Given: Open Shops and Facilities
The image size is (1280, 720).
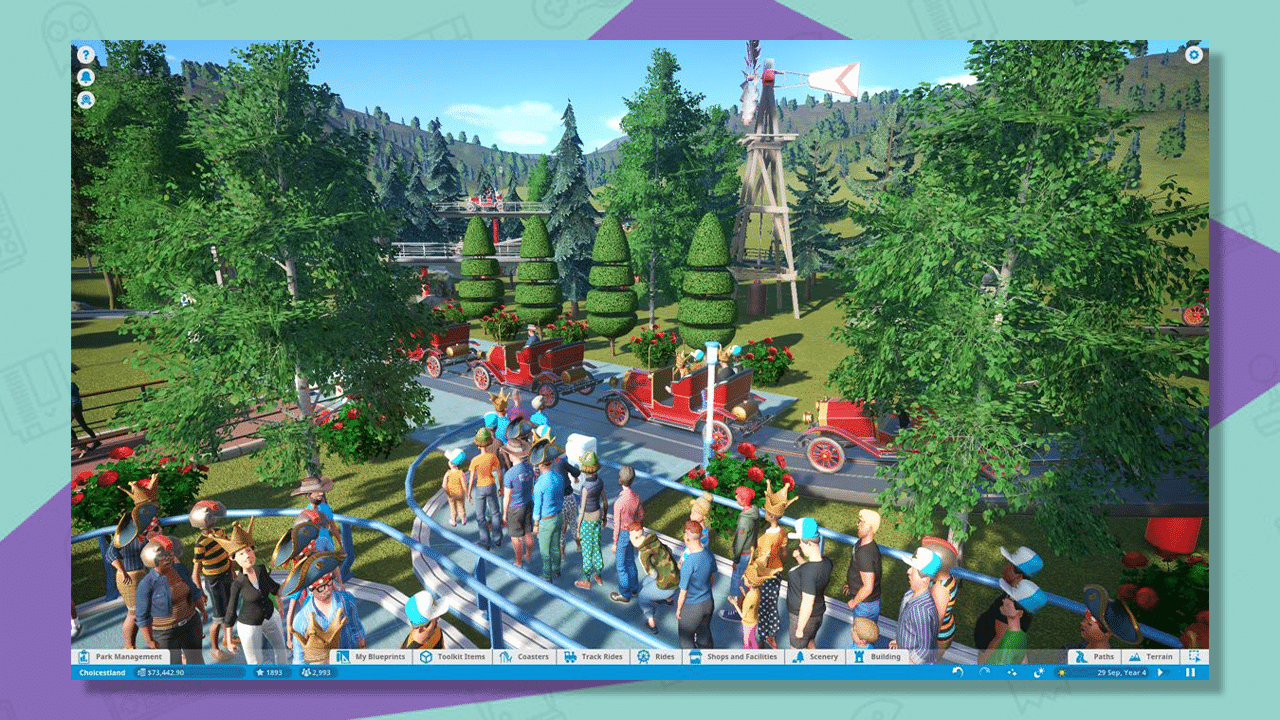Looking at the screenshot, I should (x=735, y=657).
